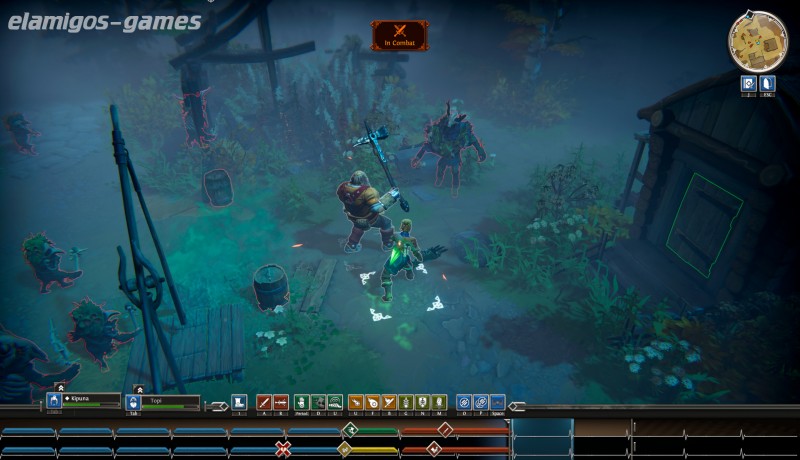
Task: Select the red X marker on the timeline
Action: click(x=283, y=447)
